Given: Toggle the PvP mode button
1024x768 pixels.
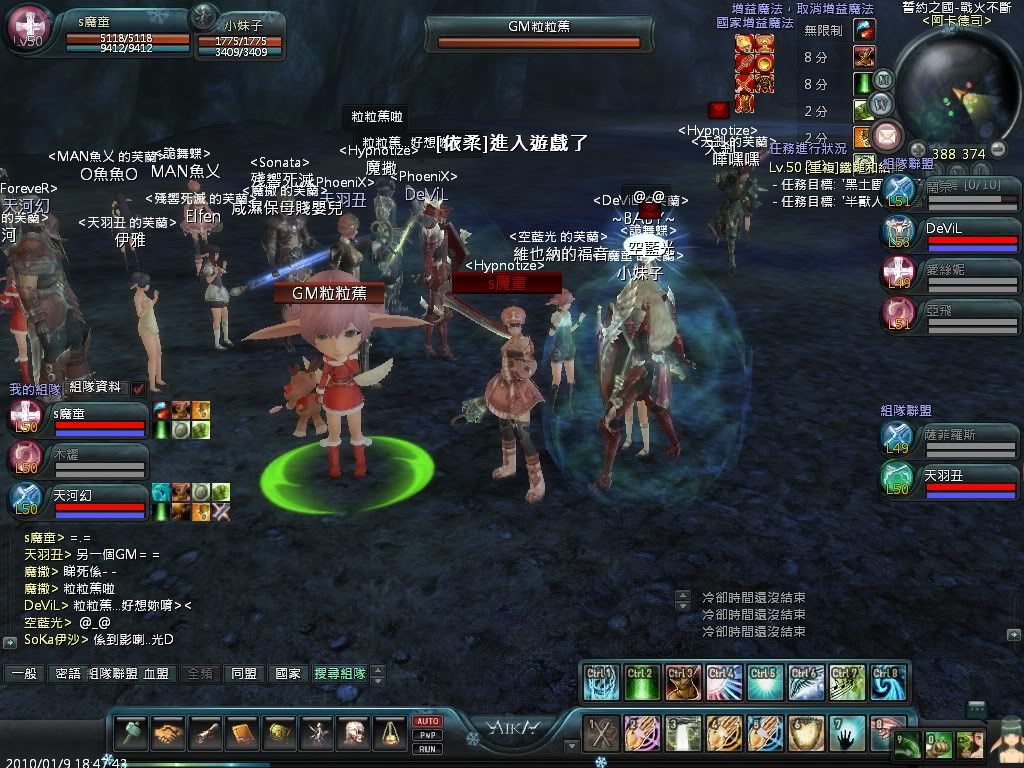Looking at the screenshot, I should [427, 735].
